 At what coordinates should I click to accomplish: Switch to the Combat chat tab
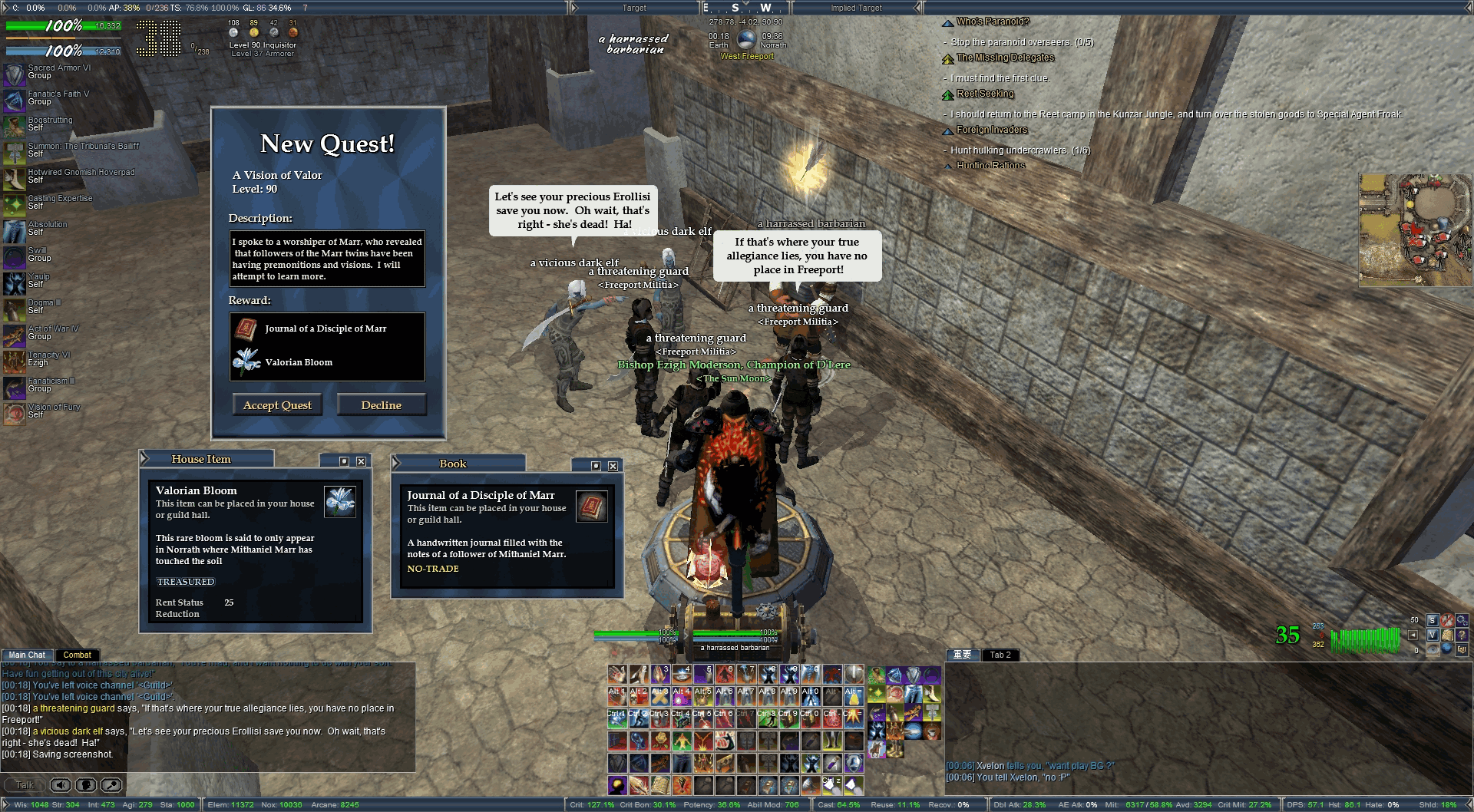[77, 655]
